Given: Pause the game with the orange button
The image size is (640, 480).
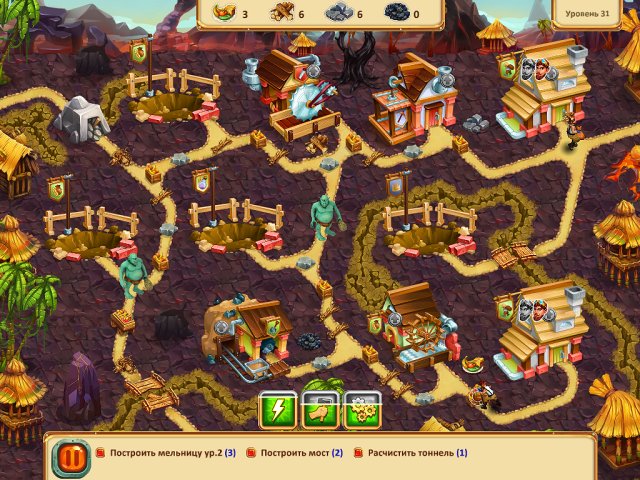Looking at the screenshot, I should point(71,458).
